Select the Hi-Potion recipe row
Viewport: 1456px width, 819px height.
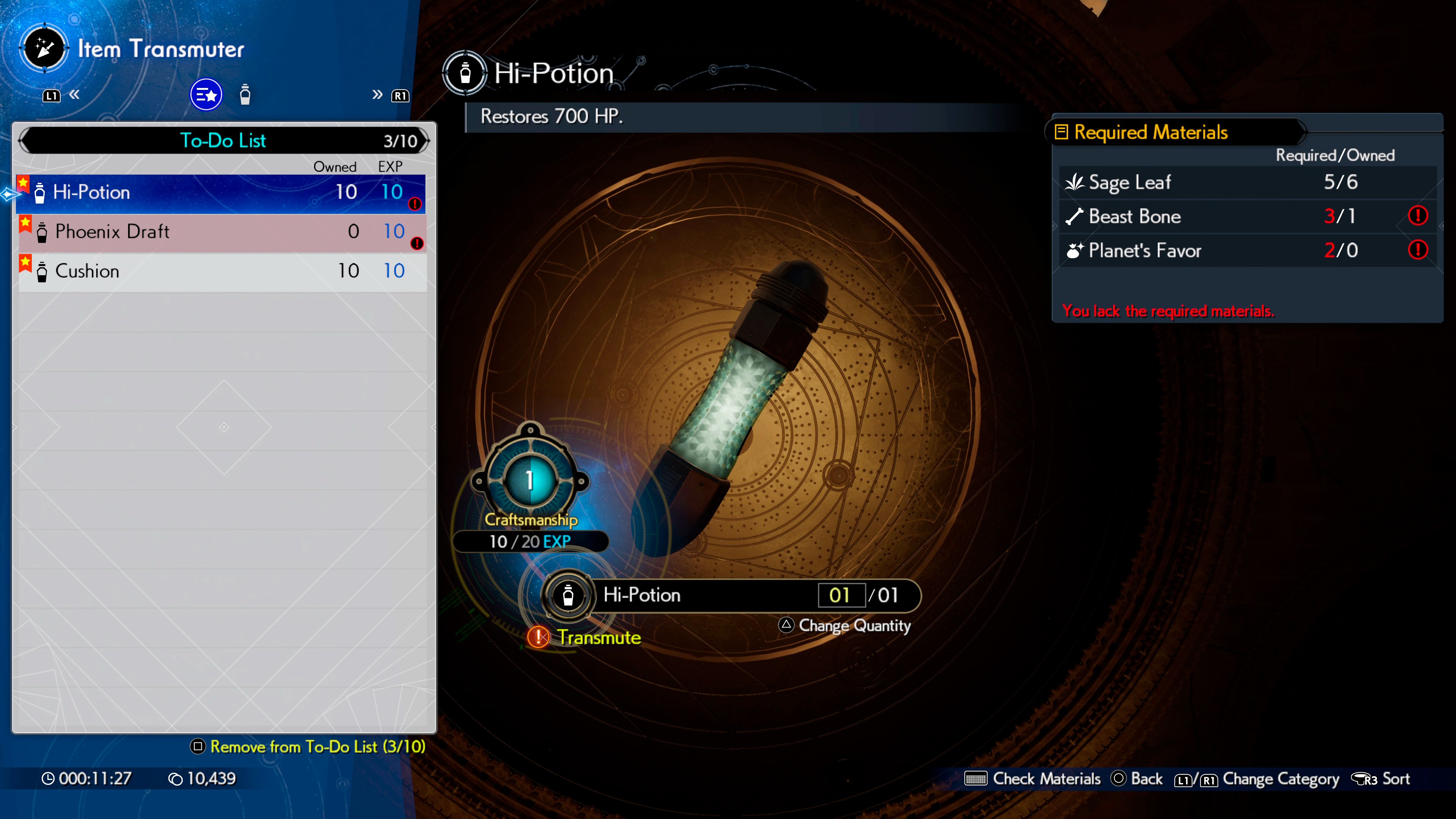(x=220, y=193)
